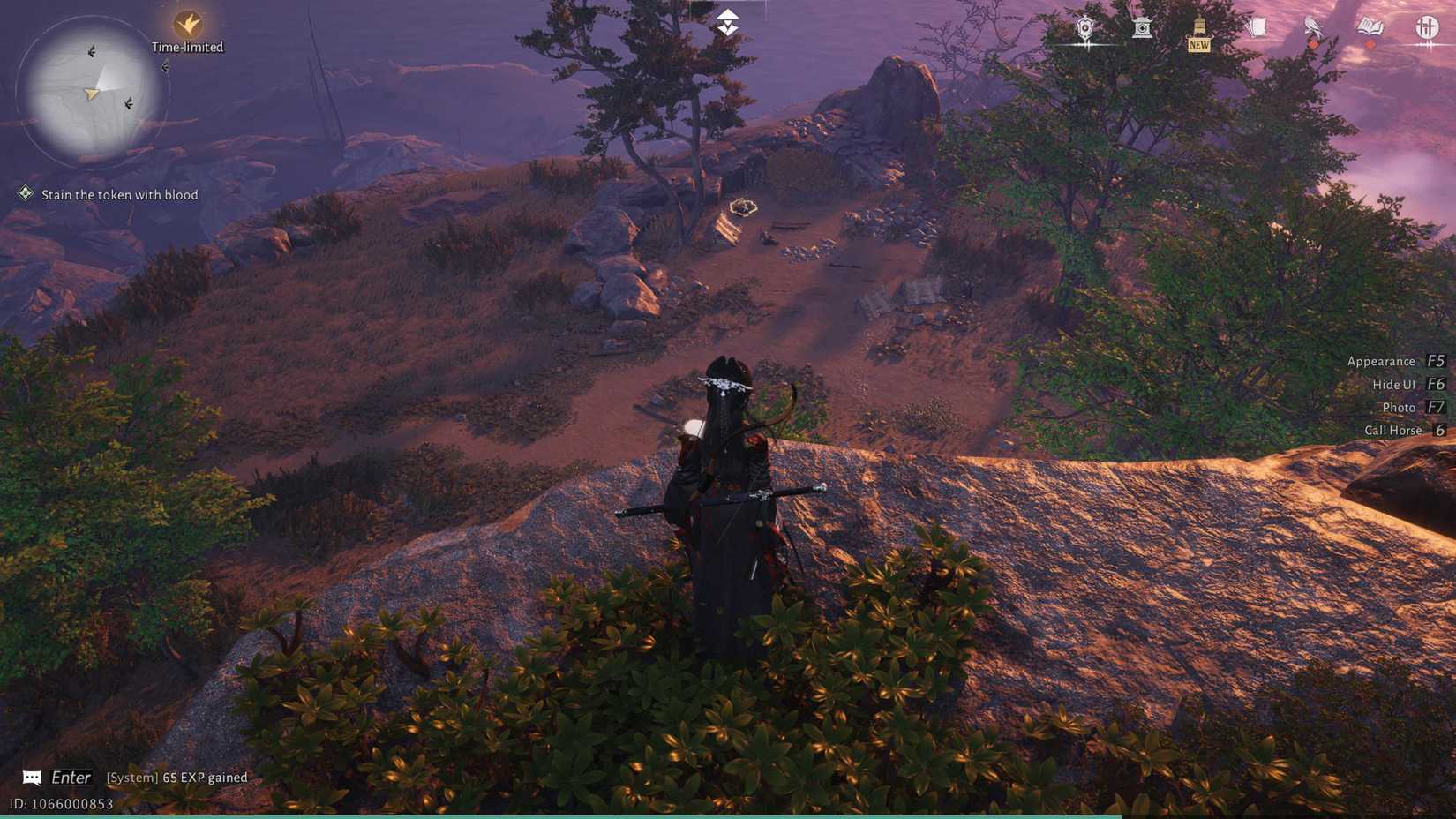Click the quest text 'Stain the token with blood'

pyautogui.click(x=120, y=194)
